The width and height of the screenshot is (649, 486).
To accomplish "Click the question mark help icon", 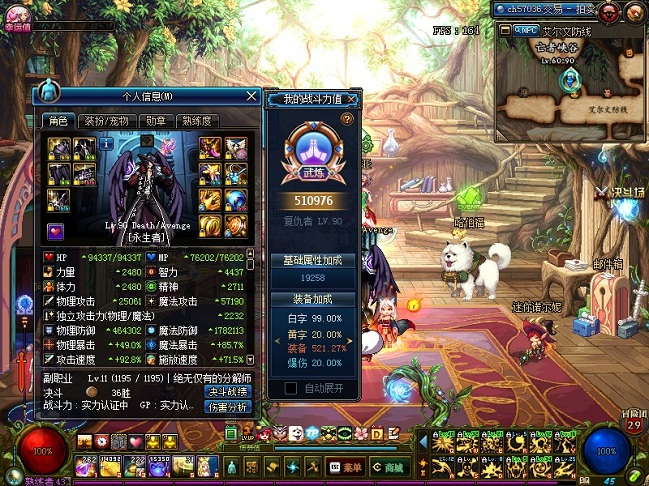I will [x=347, y=119].
